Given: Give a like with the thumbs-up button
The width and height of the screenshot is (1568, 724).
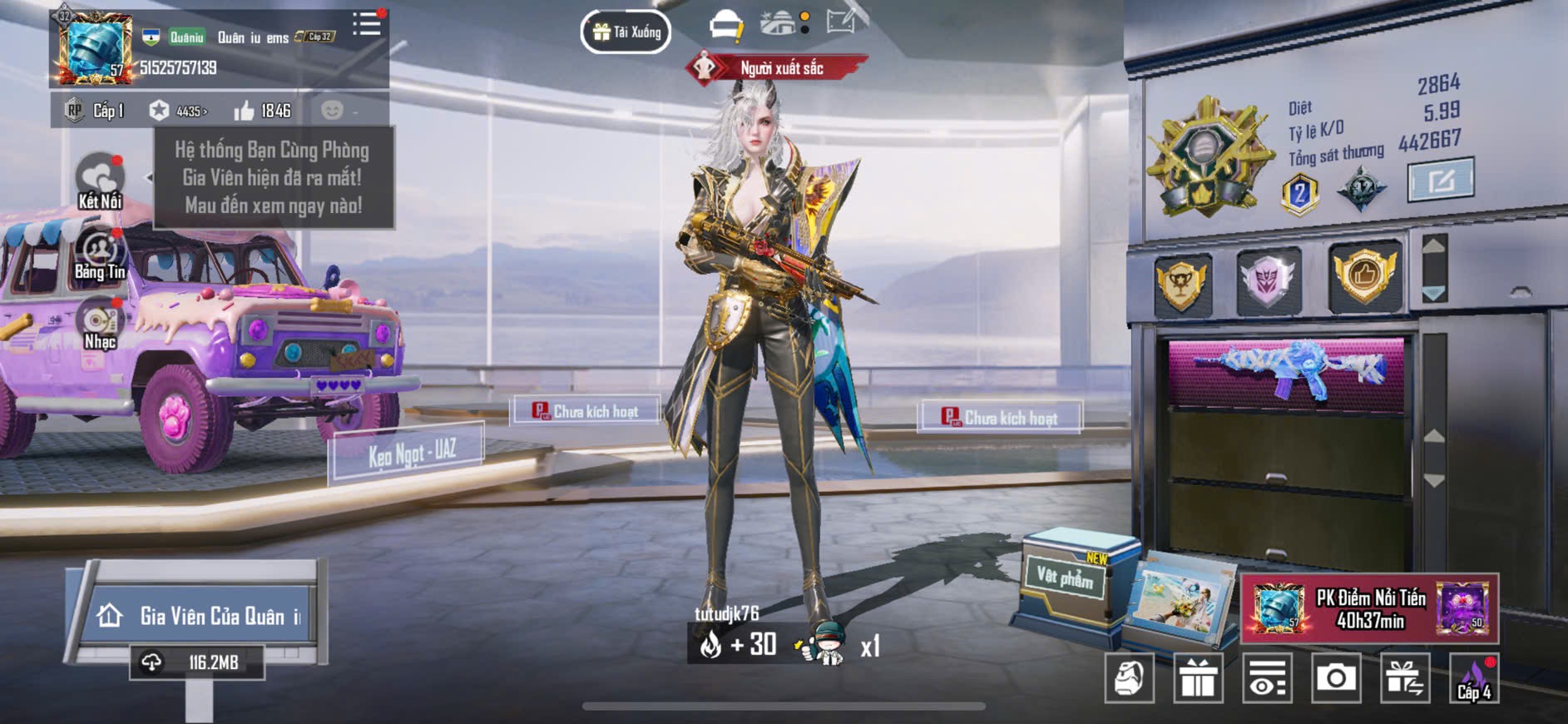Looking at the screenshot, I should (x=245, y=111).
